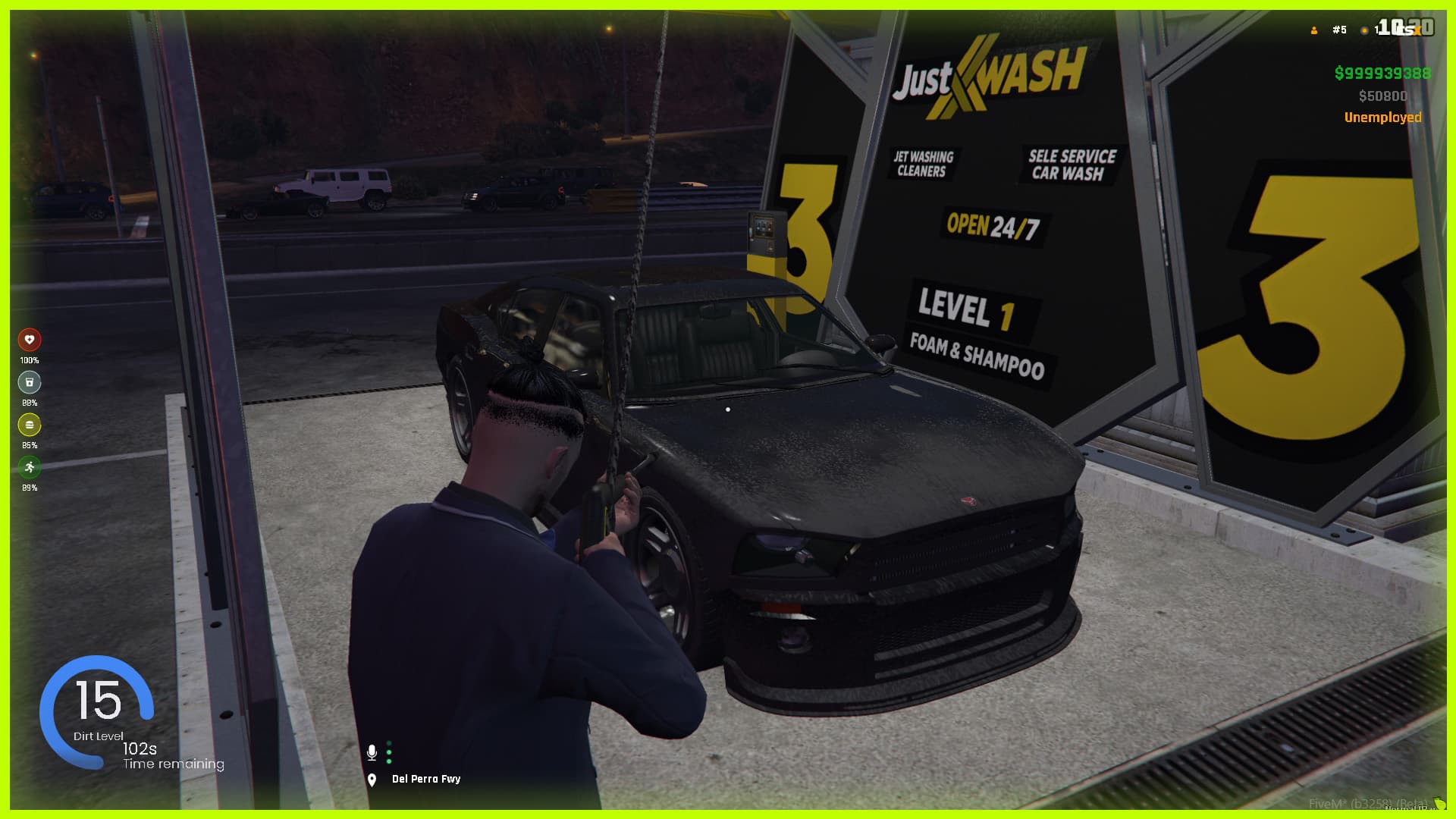The image size is (1456, 819).
Task: Select the Unemployed job label
Action: click(1382, 118)
